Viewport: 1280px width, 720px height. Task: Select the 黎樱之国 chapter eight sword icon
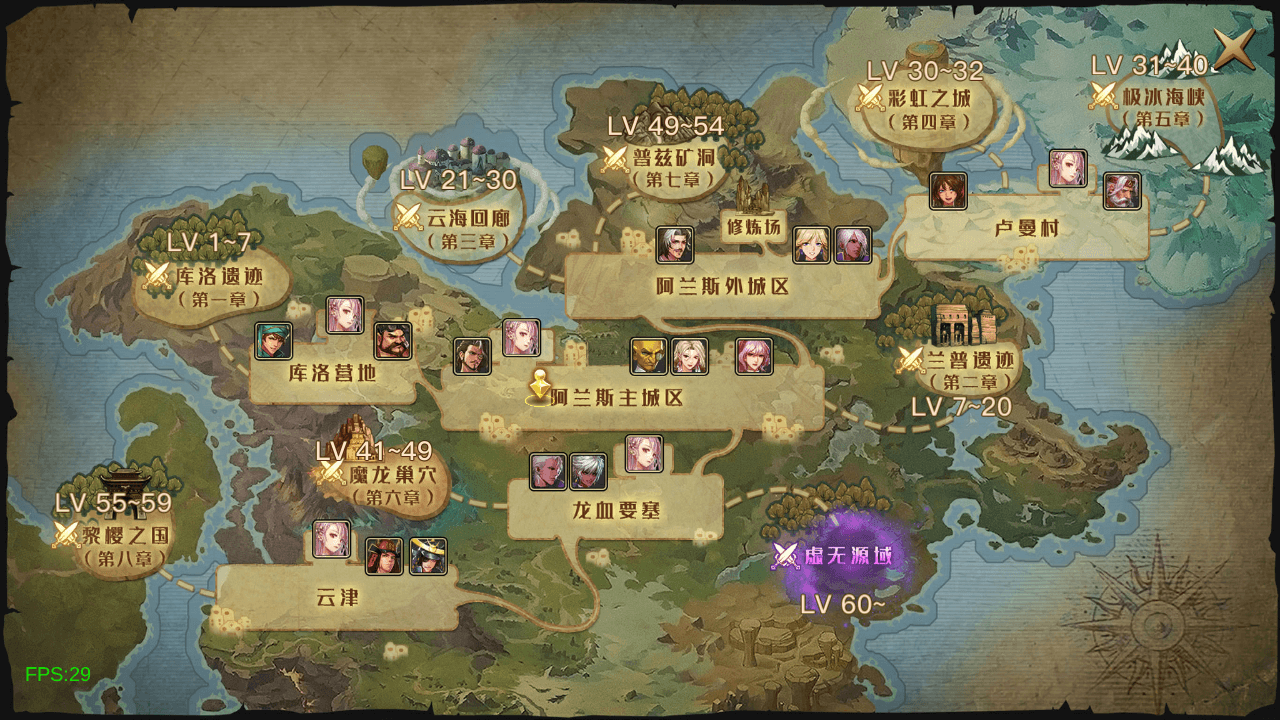[x=67, y=534]
